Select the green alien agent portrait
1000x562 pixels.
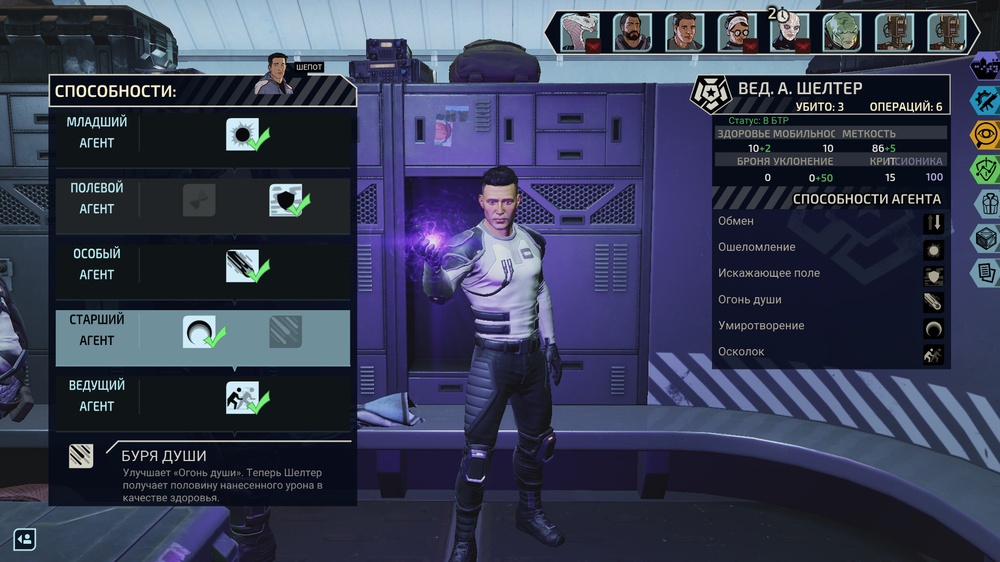(842, 32)
